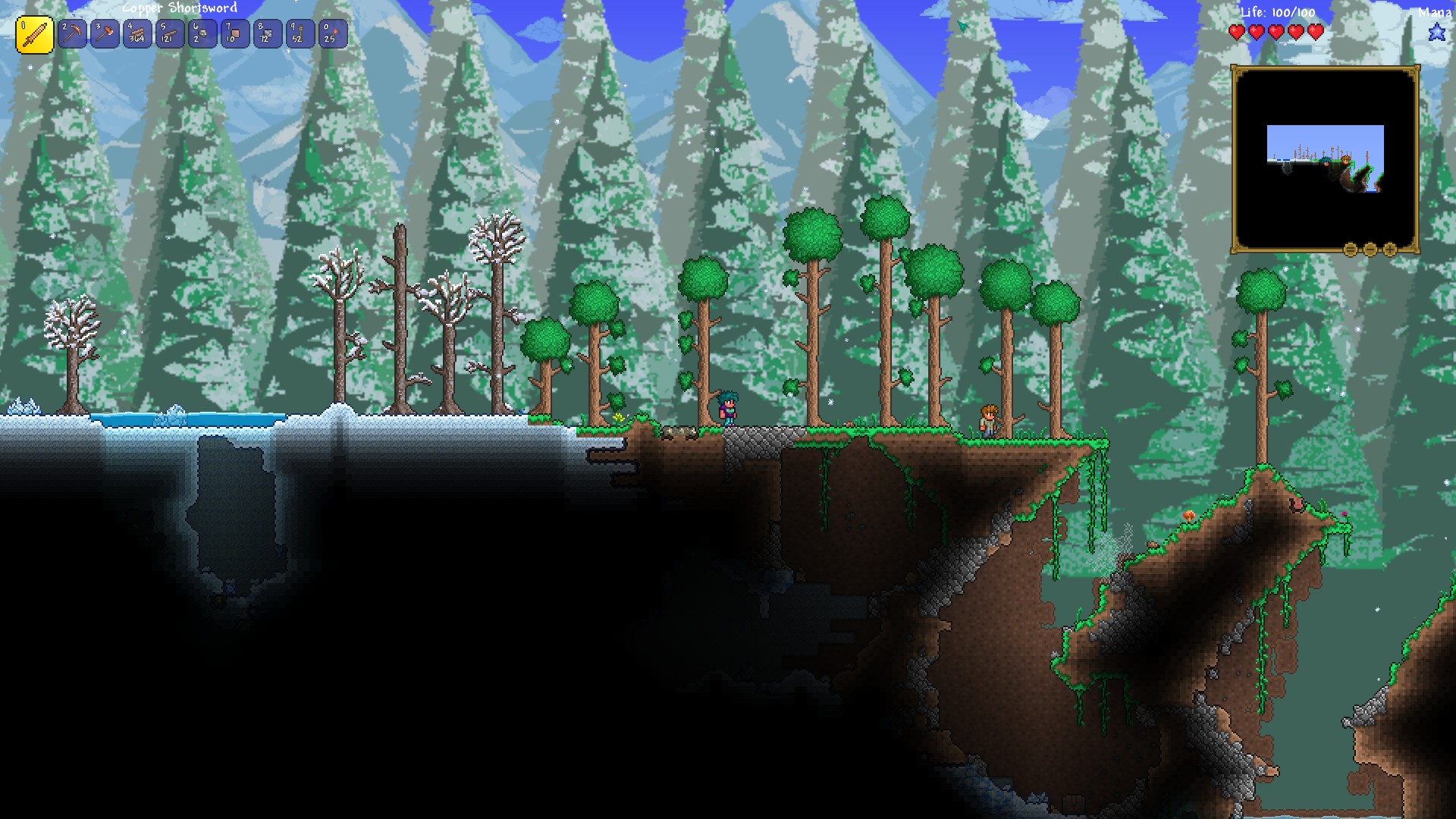1456x819 pixels.
Task: Select the Copper Pickaxe in hotbar slot 2
Action: point(73,33)
